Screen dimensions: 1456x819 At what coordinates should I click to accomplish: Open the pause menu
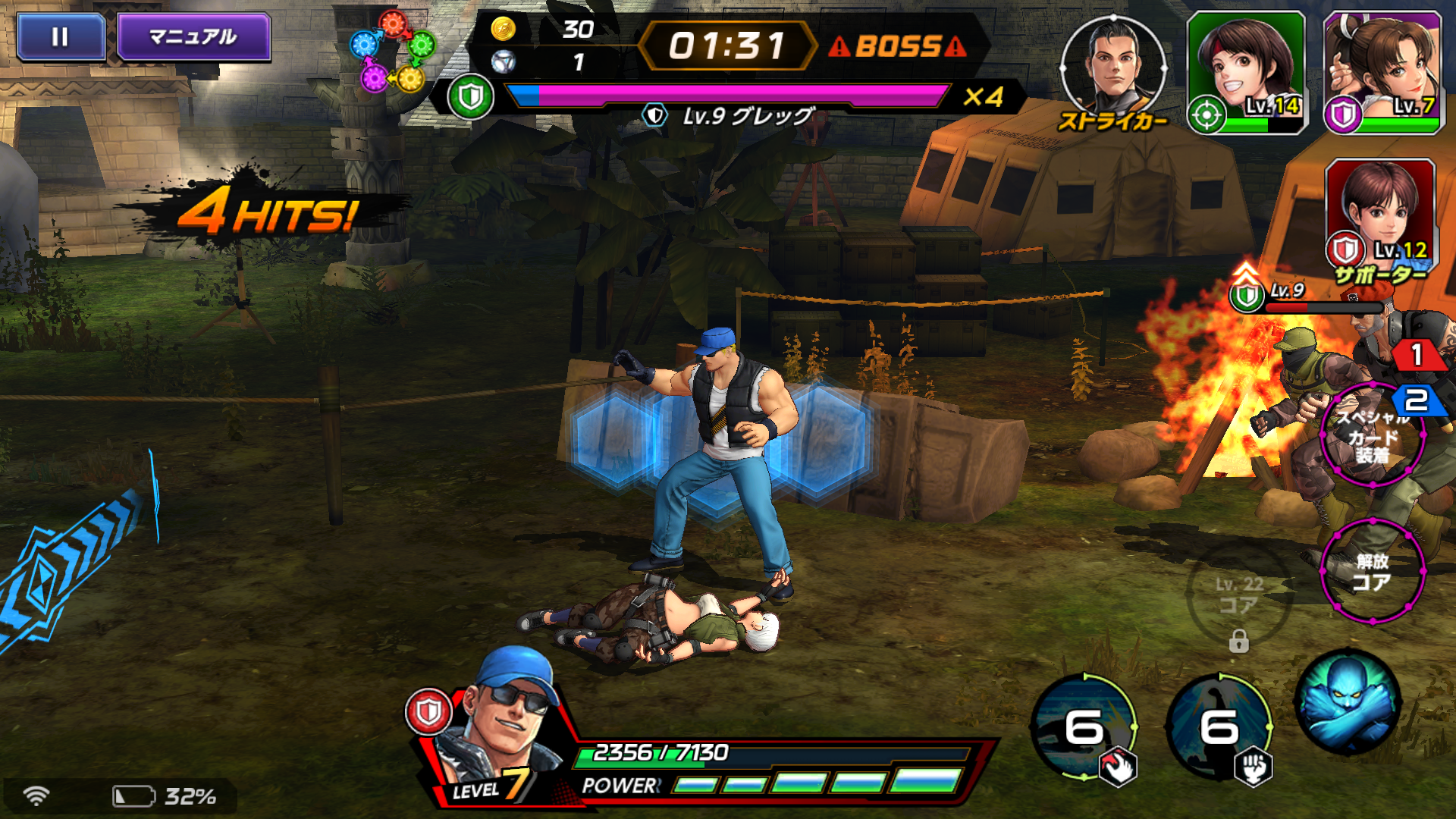coord(61,34)
